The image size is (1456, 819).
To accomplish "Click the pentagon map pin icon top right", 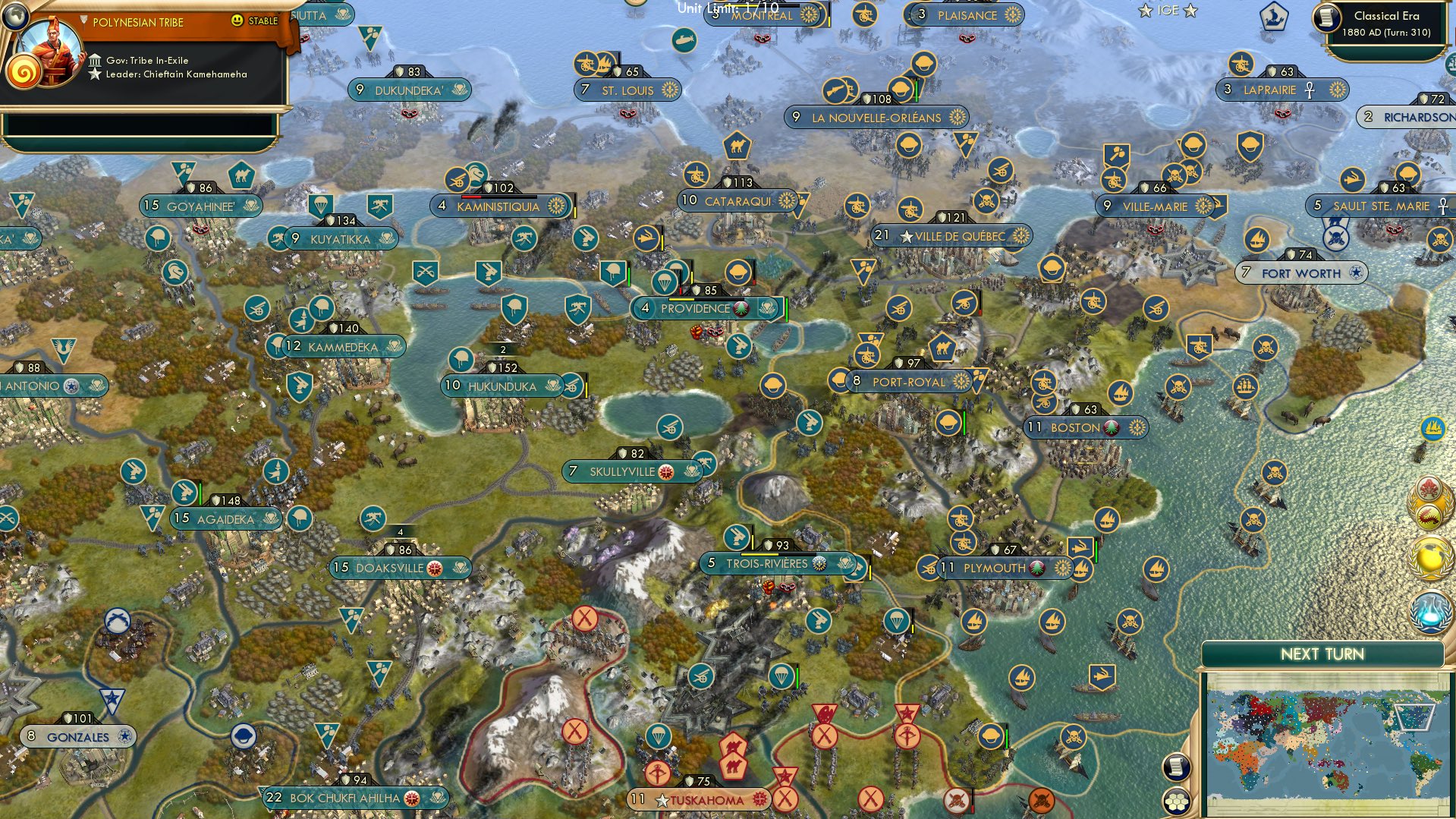I will pos(1273,15).
